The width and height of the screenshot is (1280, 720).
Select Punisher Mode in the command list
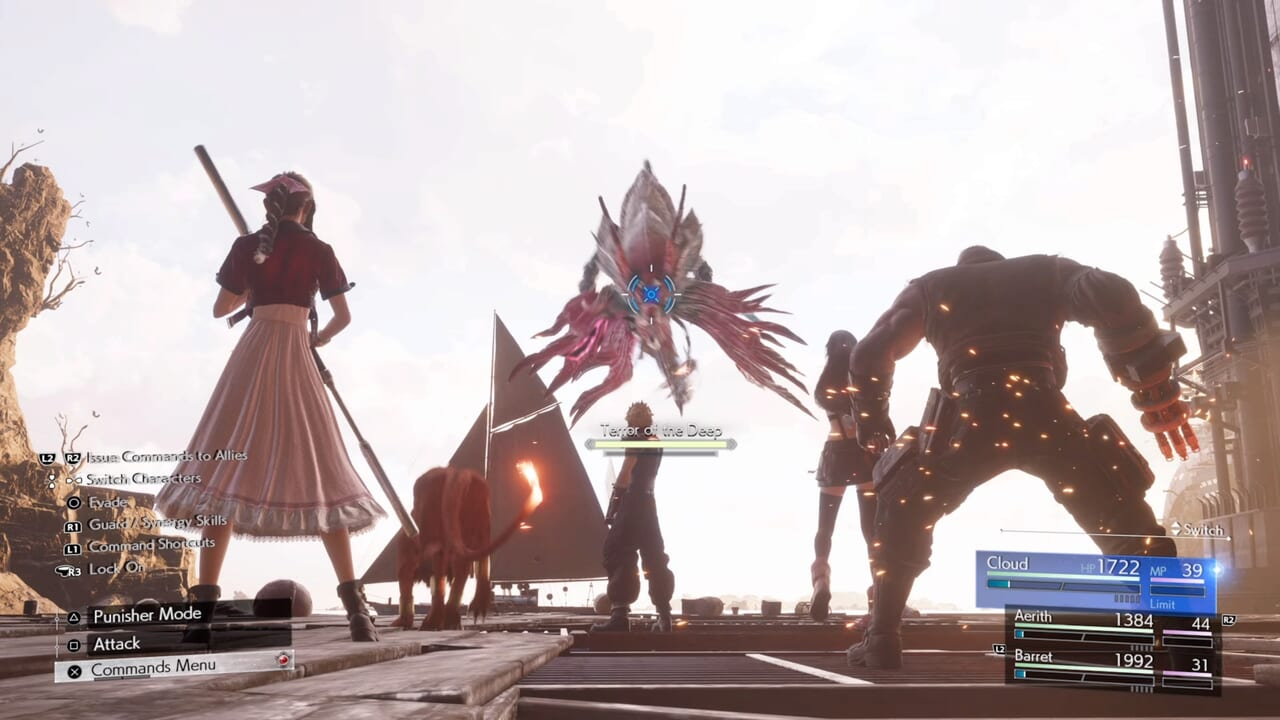[147, 615]
